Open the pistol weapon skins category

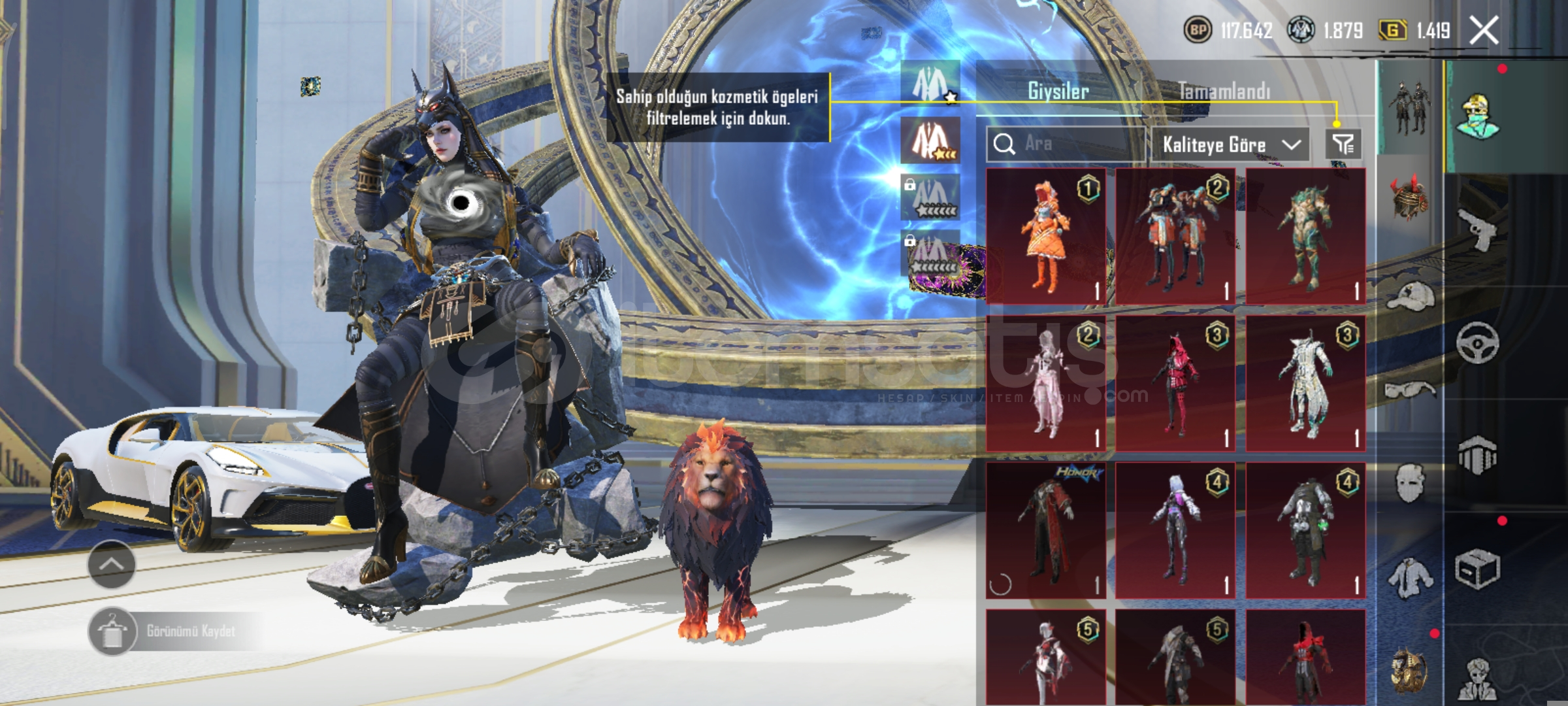(1478, 230)
